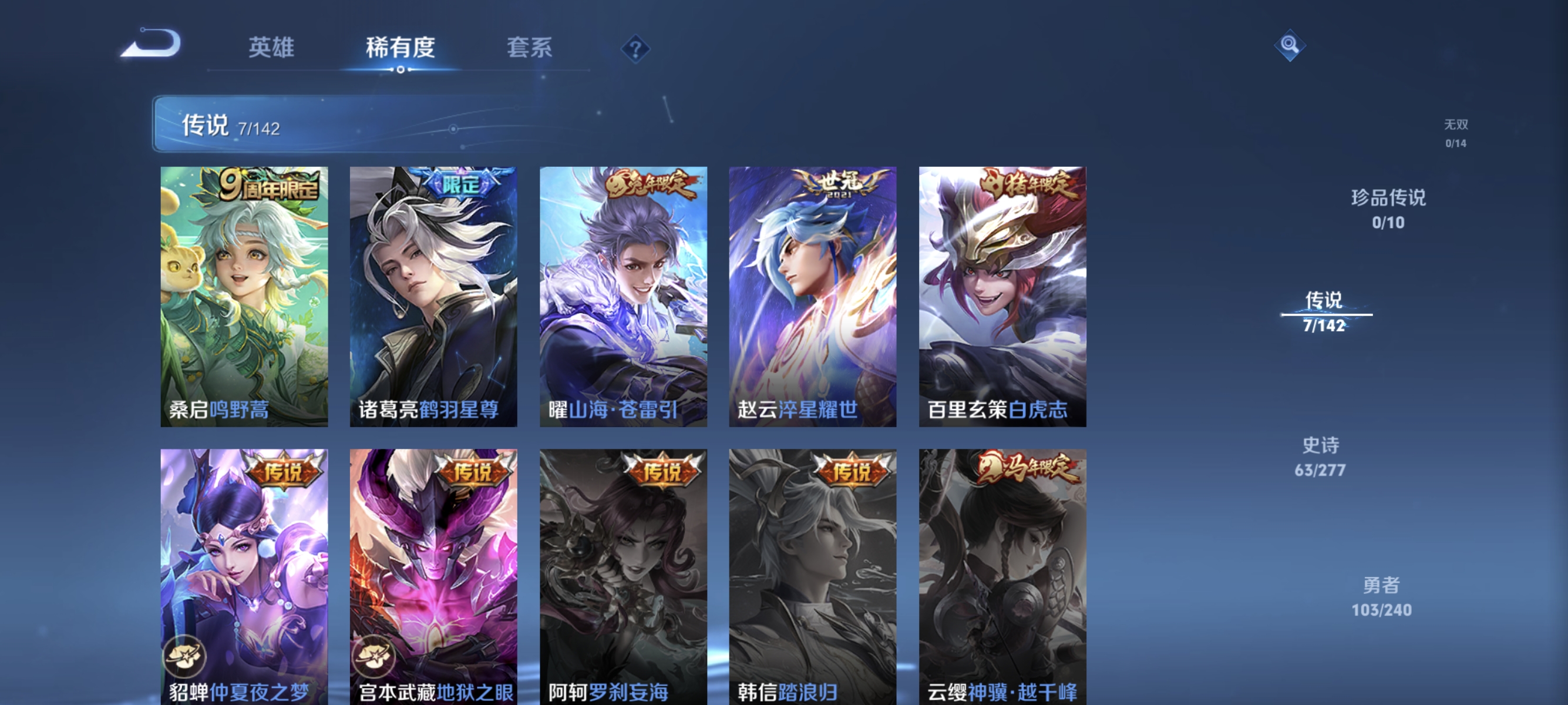
Task: Click the underline indicator below 稀有度 tab
Action: point(401,69)
